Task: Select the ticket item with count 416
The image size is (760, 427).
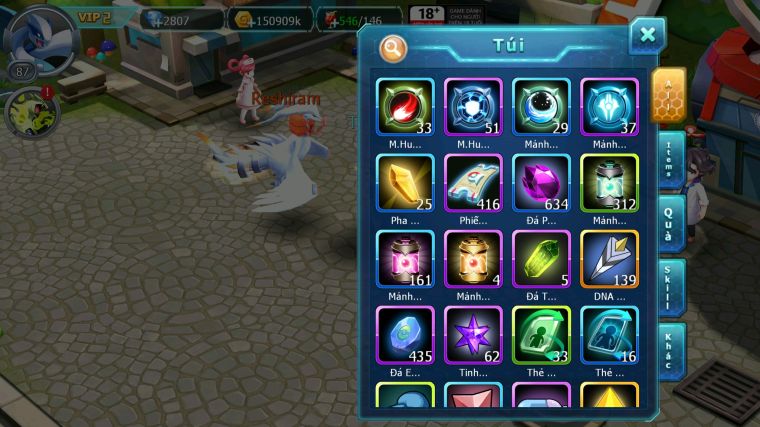Action: click(x=473, y=183)
